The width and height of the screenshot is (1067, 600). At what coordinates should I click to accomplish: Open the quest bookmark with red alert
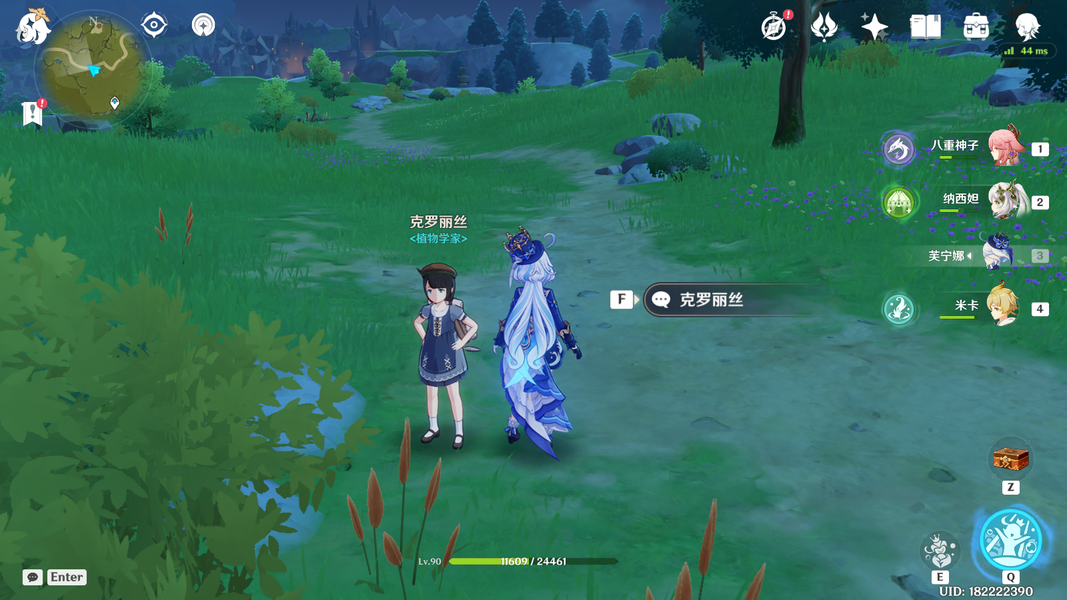tap(32, 114)
